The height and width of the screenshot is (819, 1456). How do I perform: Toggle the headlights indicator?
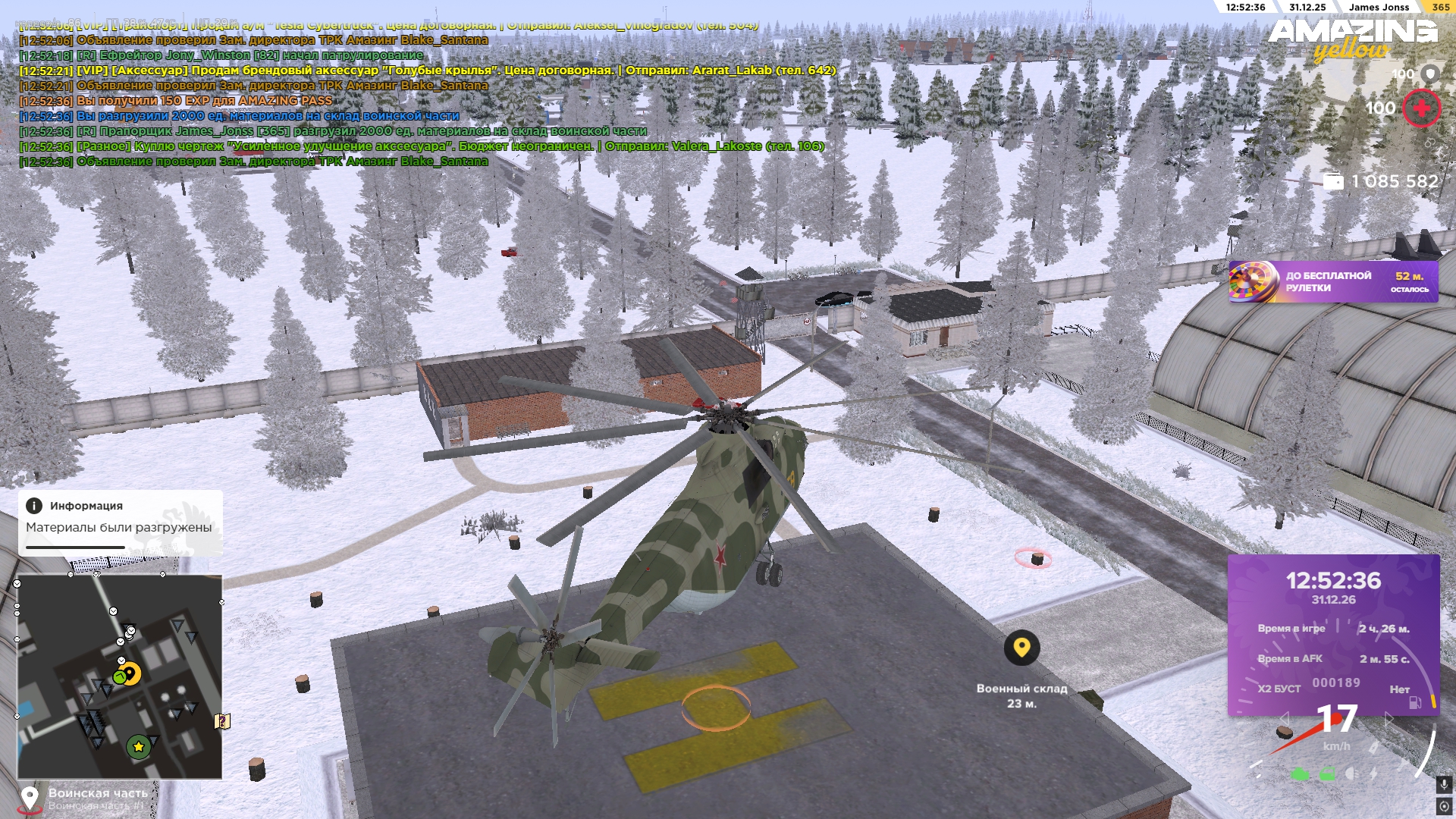coord(1351,774)
